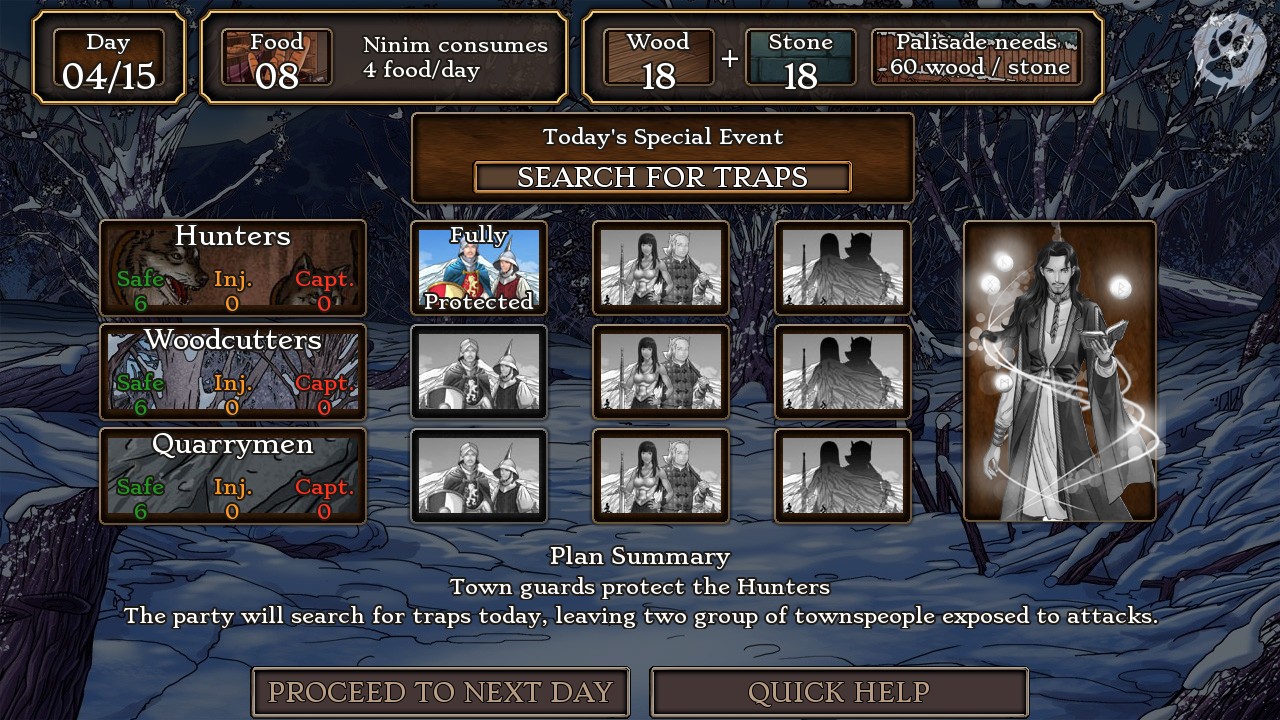Toggle the Fully Protected guards card for Hunters
The image size is (1280, 720).
478,268
